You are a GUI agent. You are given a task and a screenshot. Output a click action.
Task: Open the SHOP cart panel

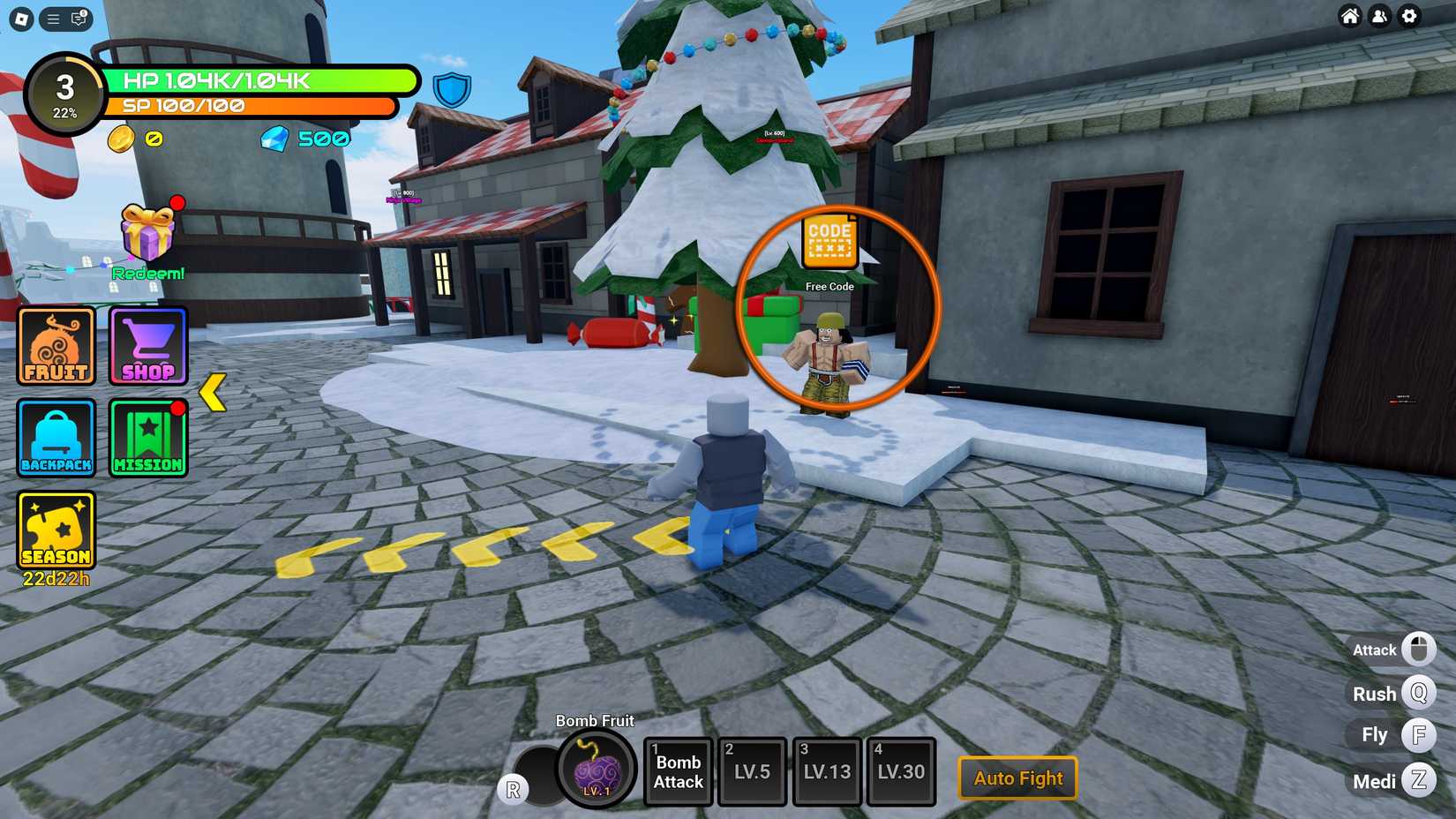click(x=147, y=345)
